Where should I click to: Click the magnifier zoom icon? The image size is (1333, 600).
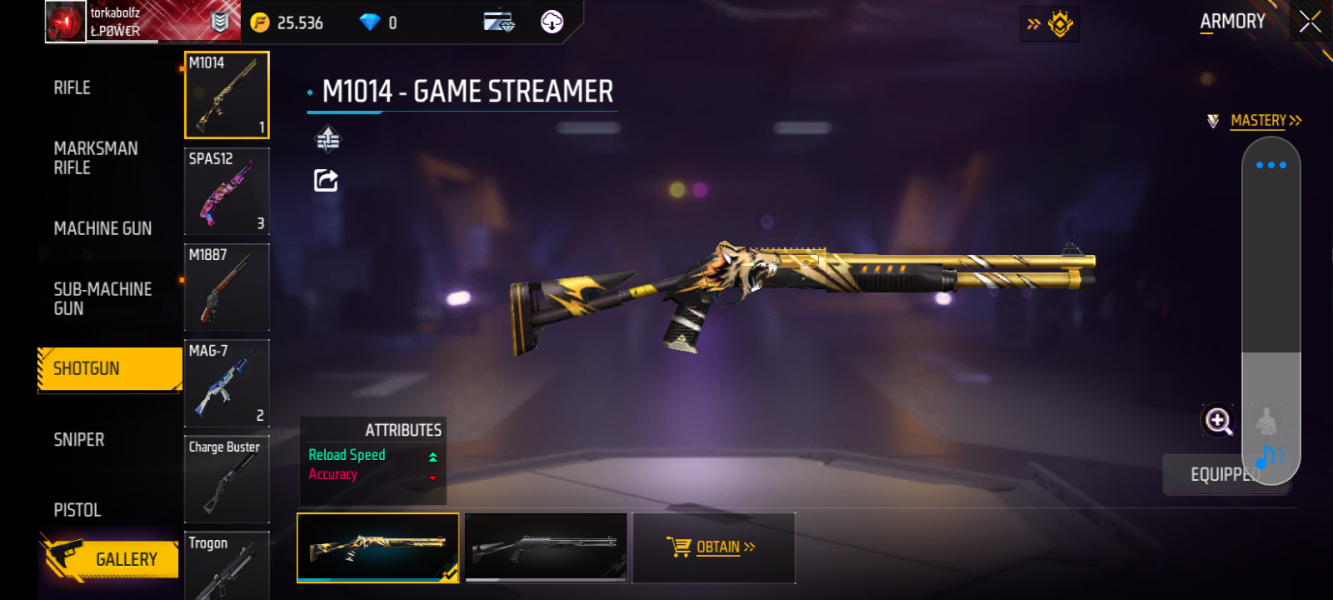pyautogui.click(x=1218, y=421)
